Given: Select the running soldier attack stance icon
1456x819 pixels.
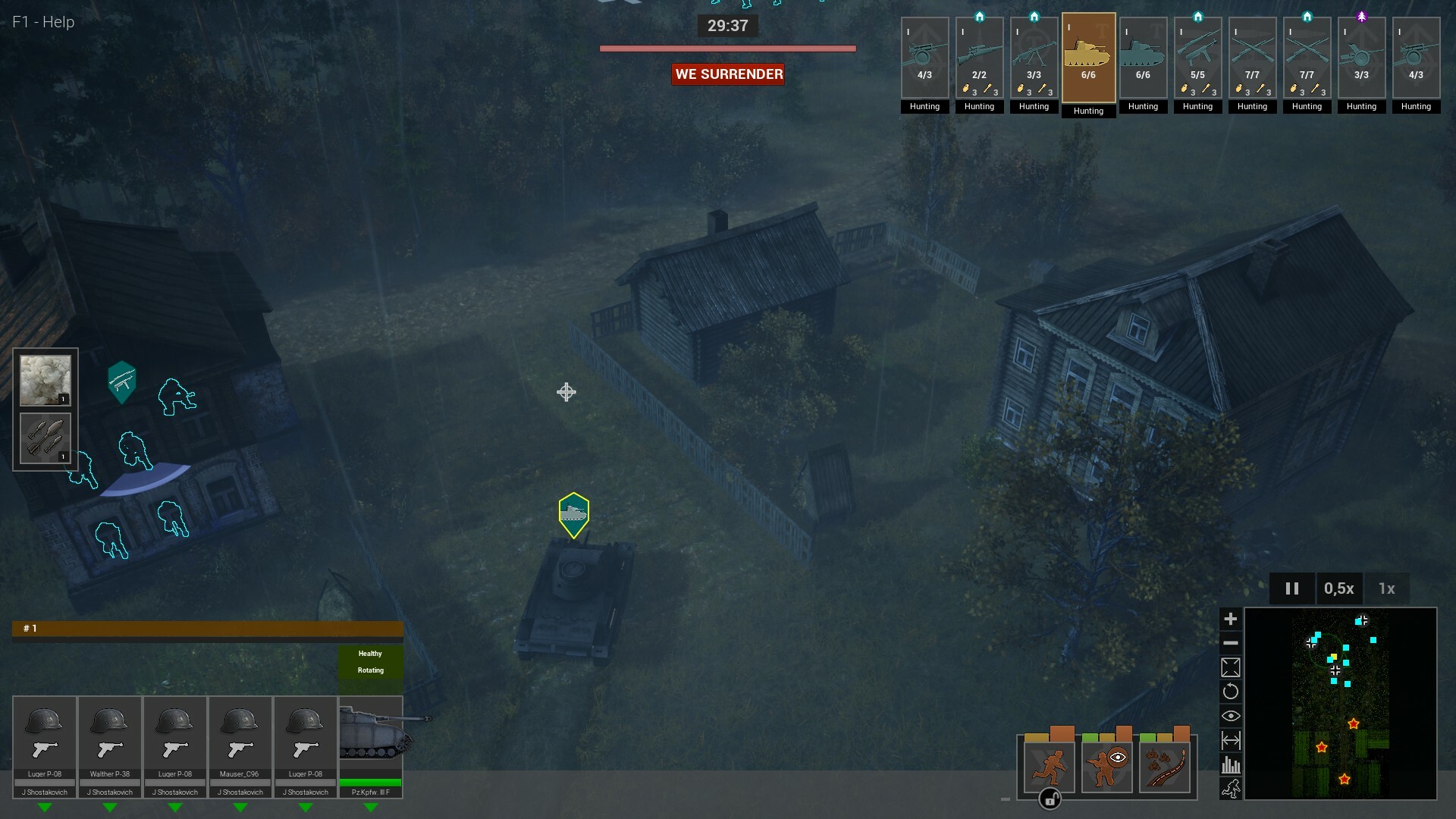Looking at the screenshot, I should [x=1049, y=766].
